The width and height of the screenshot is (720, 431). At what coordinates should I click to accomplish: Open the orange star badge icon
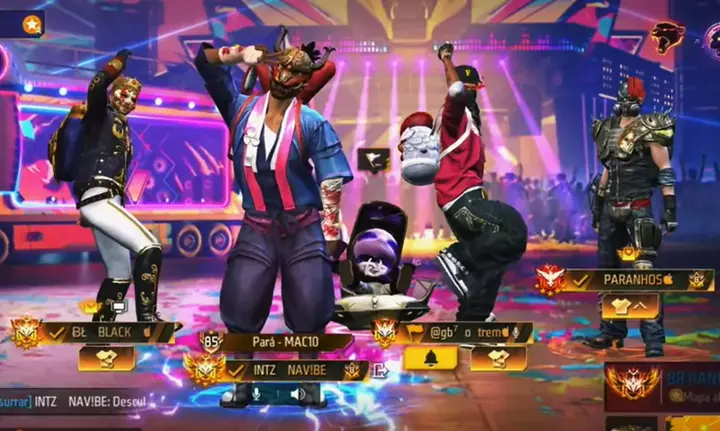(x=32, y=24)
